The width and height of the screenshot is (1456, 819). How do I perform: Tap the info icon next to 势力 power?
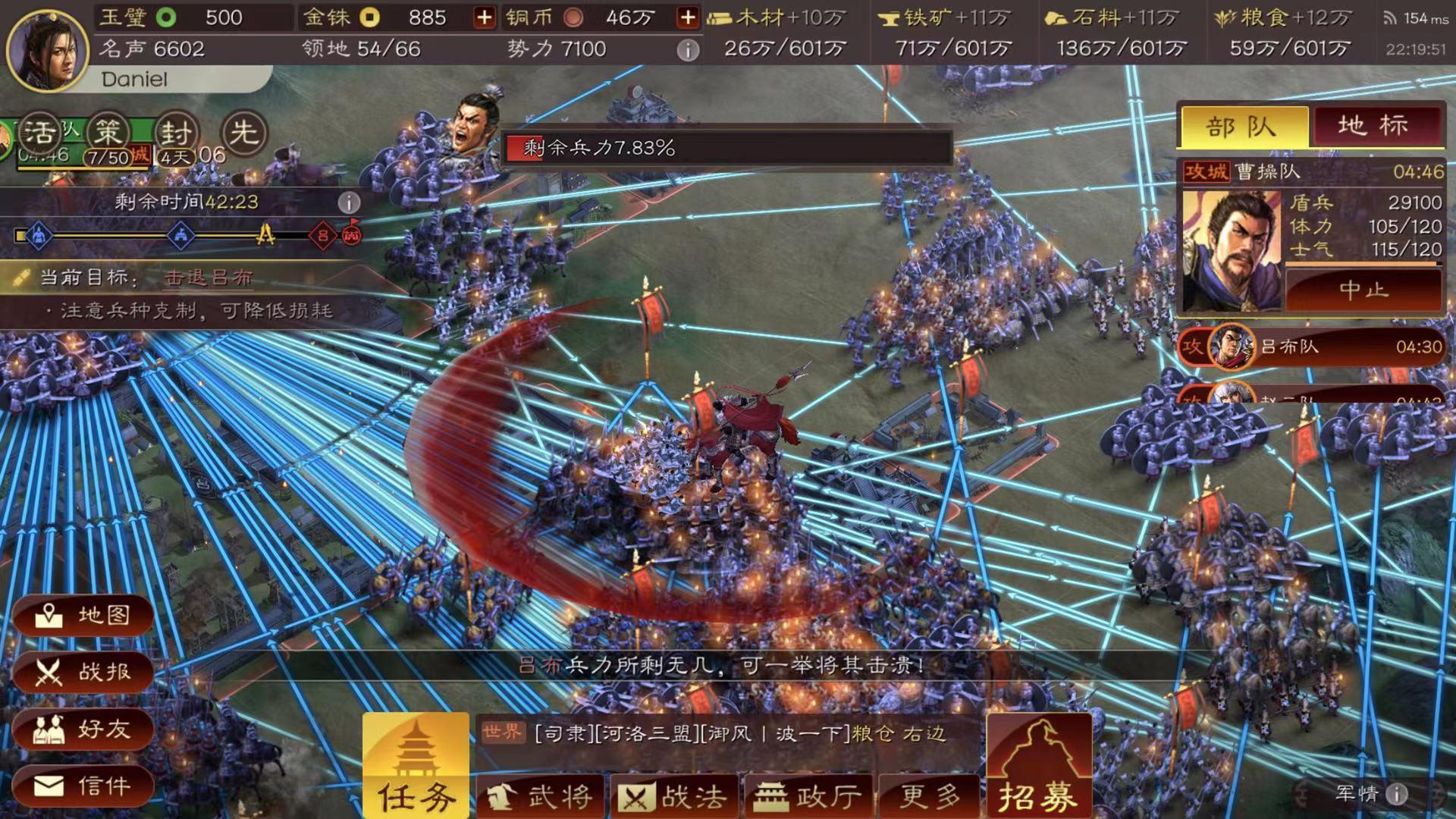(689, 49)
